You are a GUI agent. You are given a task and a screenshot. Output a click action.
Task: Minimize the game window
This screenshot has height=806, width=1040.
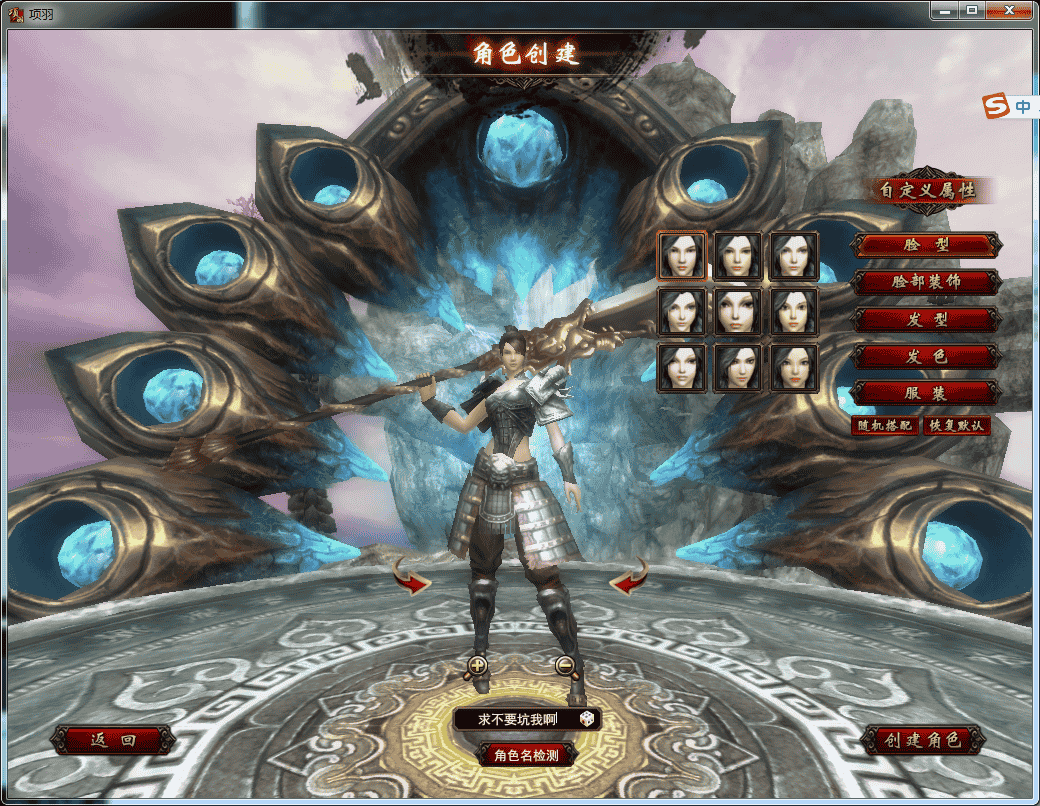pos(945,9)
